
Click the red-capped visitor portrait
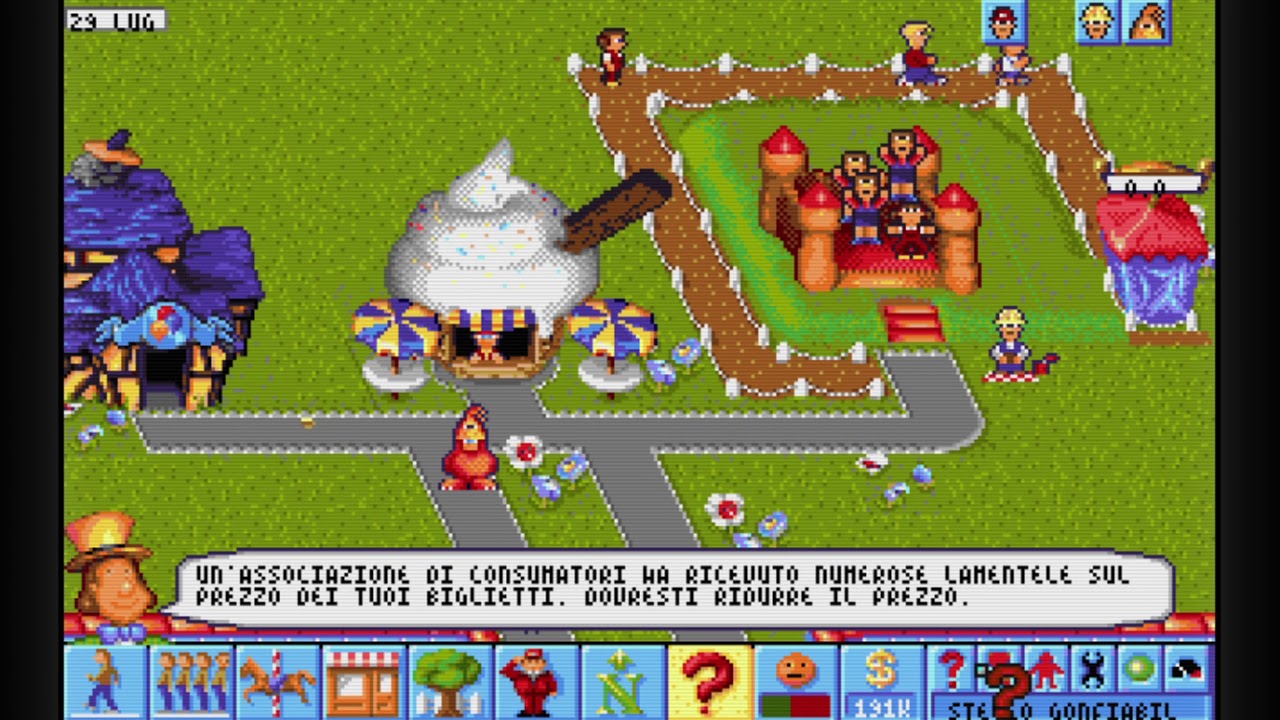click(x=1004, y=22)
